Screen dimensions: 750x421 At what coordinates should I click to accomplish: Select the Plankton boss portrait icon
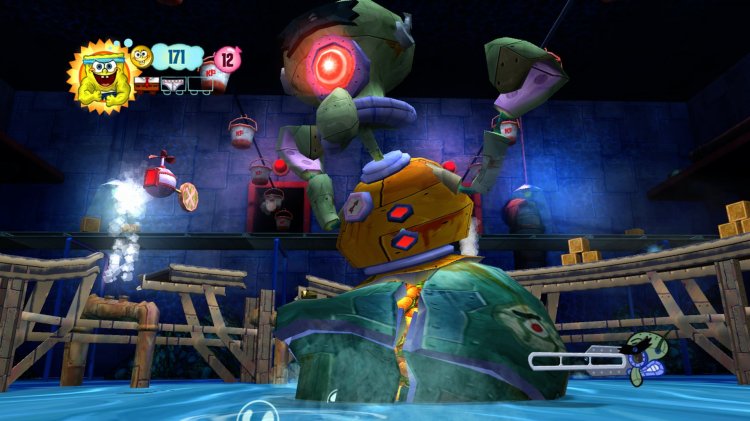[x=640, y=358]
